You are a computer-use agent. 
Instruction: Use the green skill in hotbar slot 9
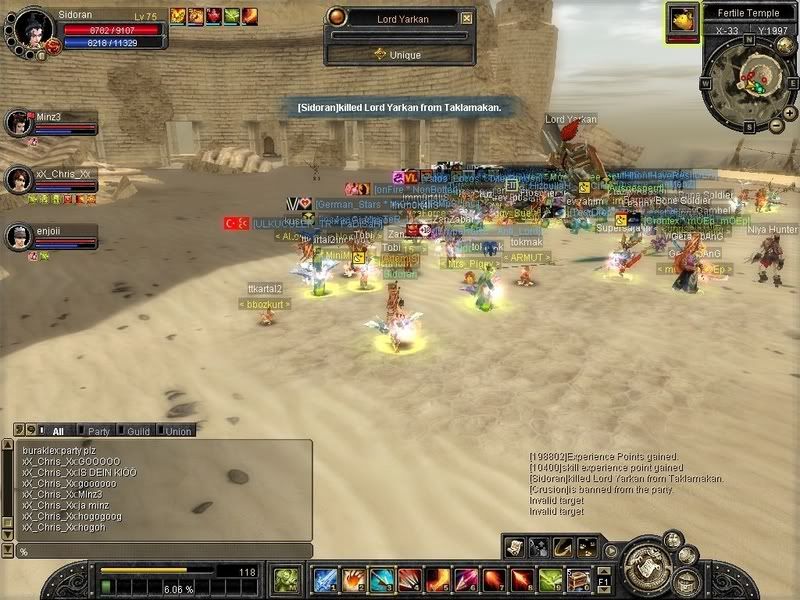coord(550,580)
